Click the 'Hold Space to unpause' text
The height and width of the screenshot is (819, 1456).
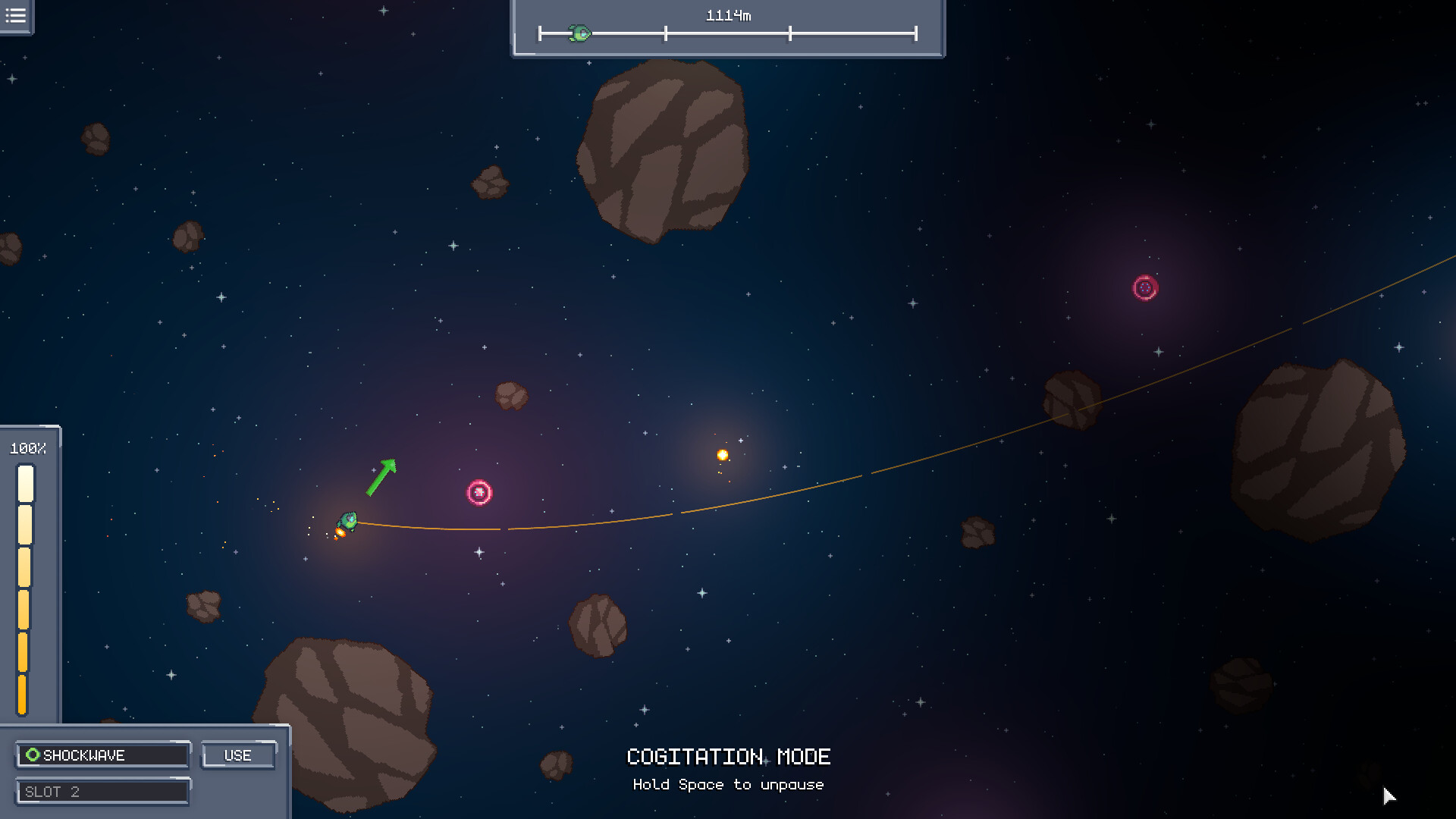tap(728, 785)
